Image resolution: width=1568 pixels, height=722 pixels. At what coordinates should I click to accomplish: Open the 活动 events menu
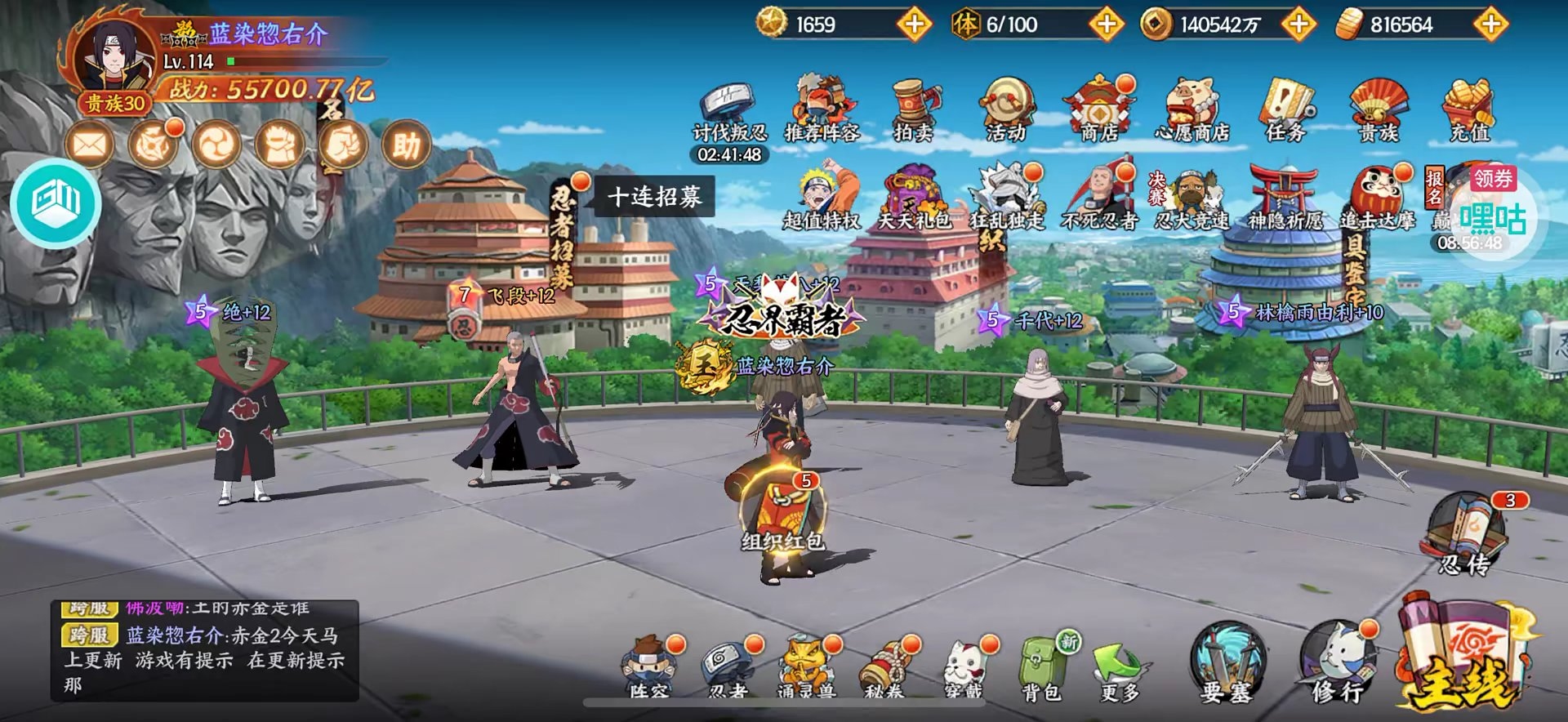click(1006, 109)
